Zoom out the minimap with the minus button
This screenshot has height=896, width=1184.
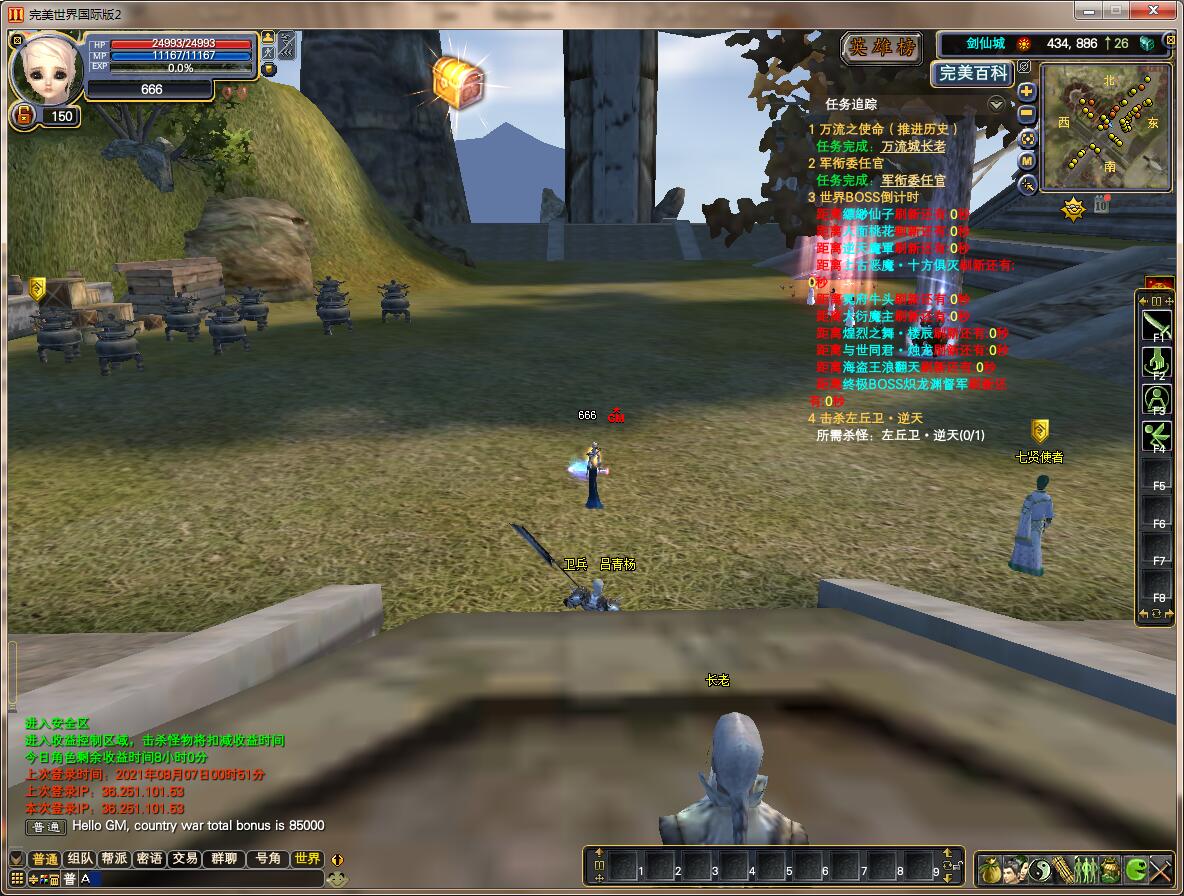click(1027, 114)
